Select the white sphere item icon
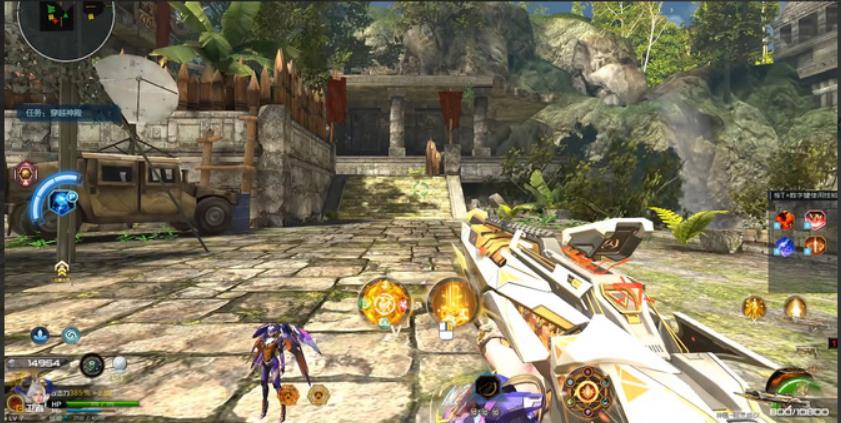 click(x=119, y=364)
